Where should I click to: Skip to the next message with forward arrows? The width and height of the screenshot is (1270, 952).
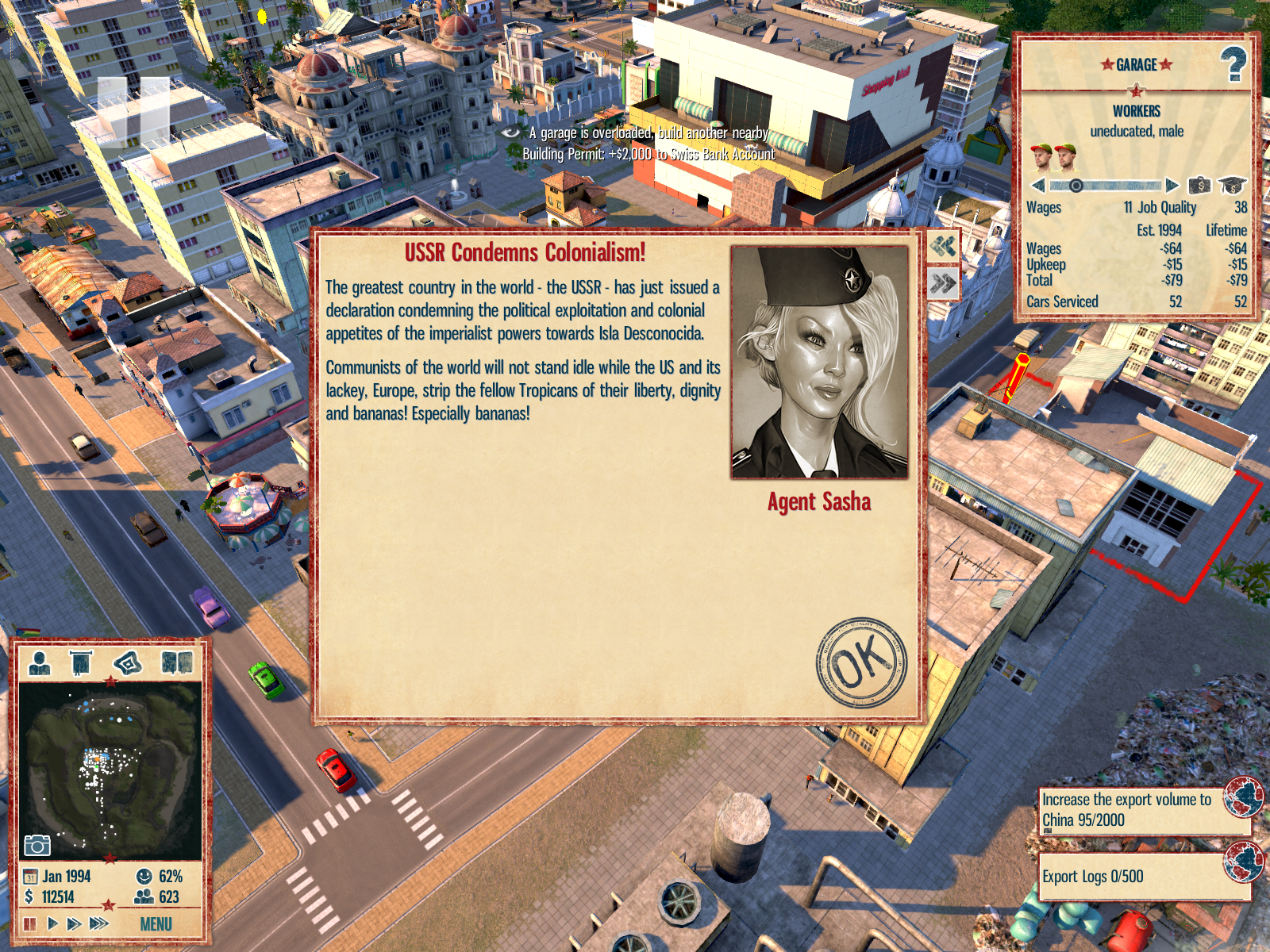click(x=943, y=283)
